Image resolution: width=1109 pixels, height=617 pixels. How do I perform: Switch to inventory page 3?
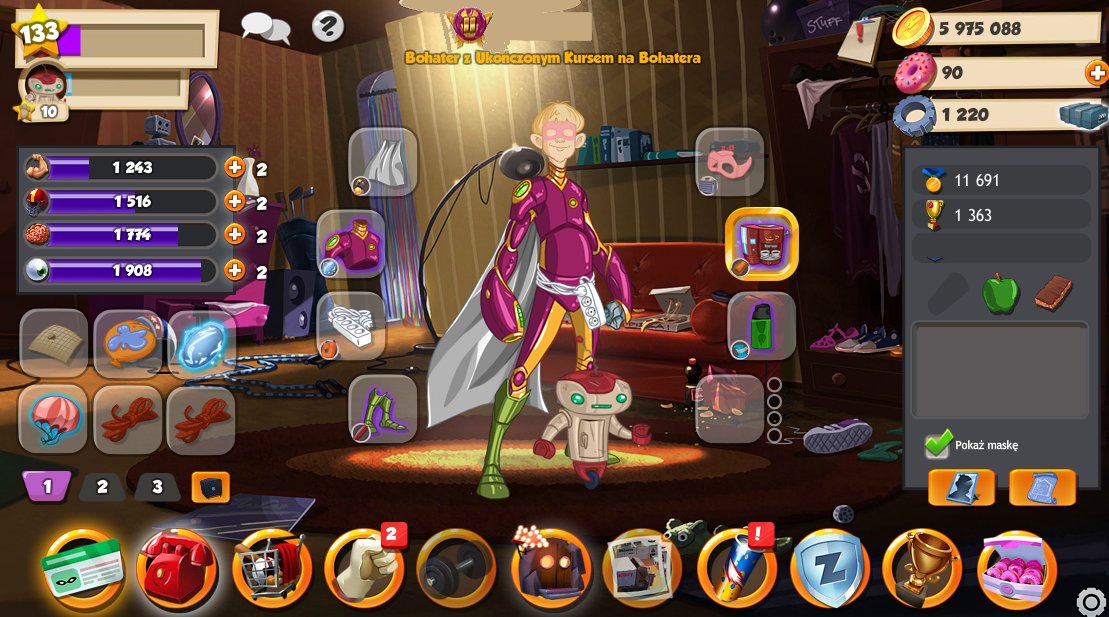[x=157, y=488]
